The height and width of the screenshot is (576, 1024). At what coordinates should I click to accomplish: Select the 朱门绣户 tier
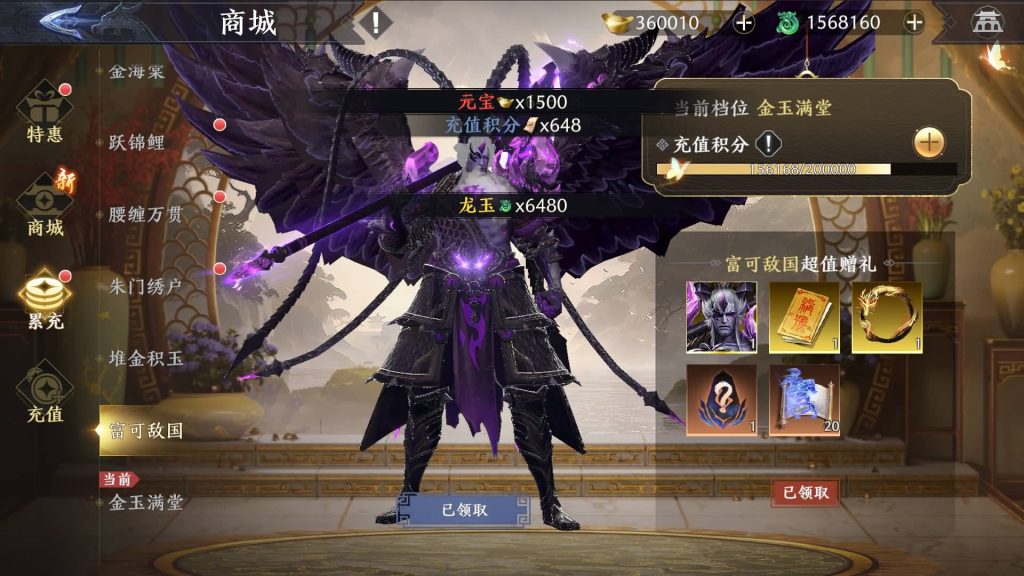[x=146, y=286]
